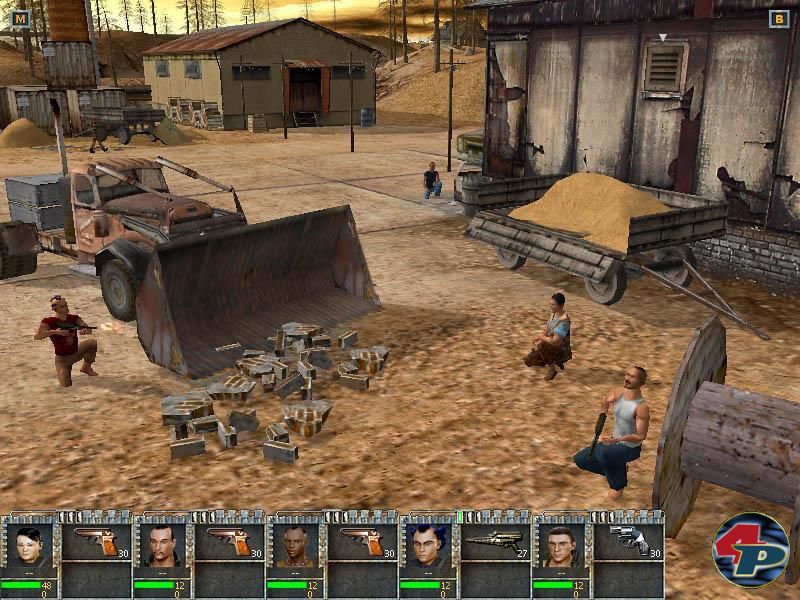Select the black-haired woman's portrait

coord(28,547)
